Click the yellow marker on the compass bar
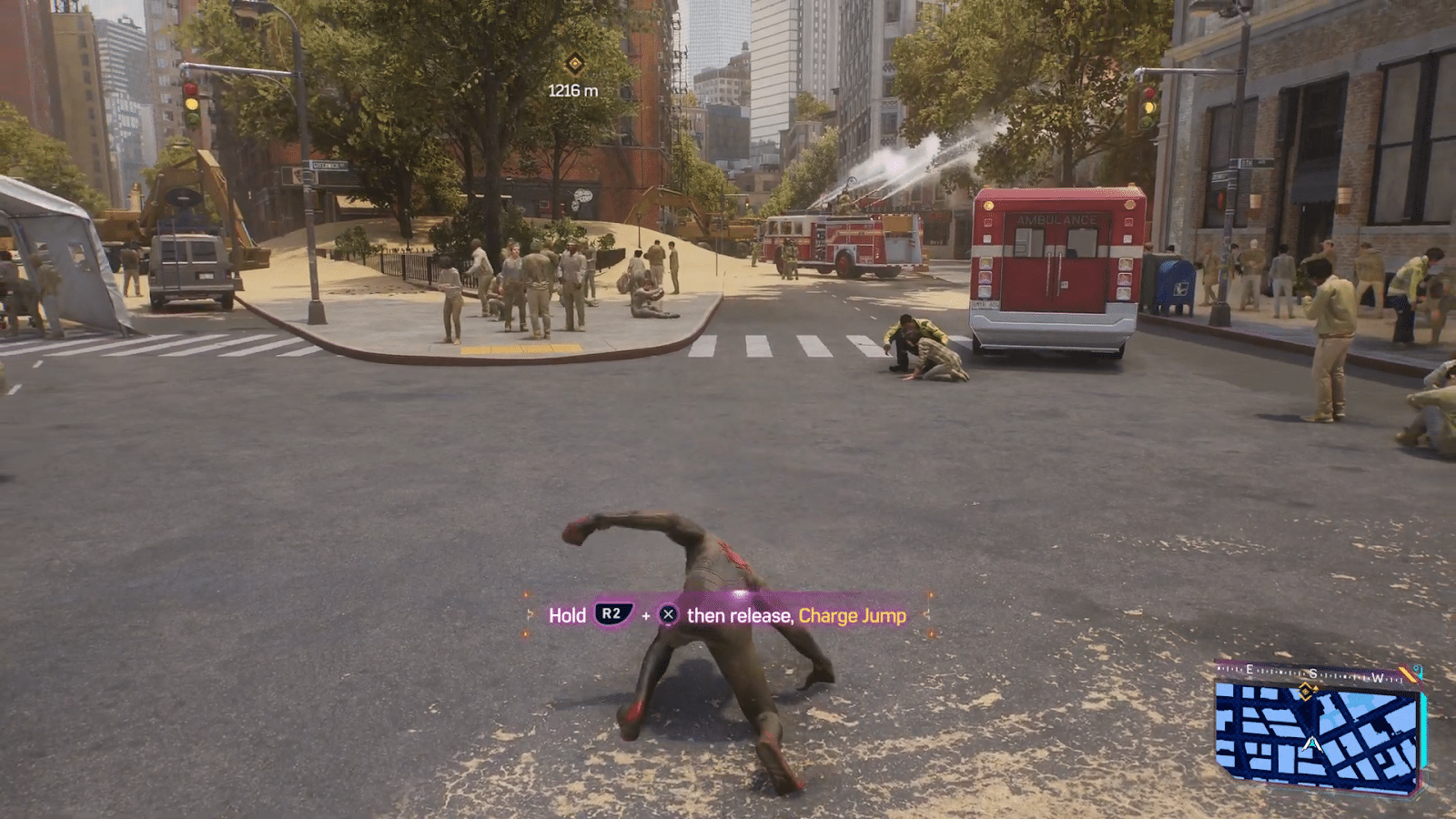The image size is (1456, 819). [x=1408, y=673]
